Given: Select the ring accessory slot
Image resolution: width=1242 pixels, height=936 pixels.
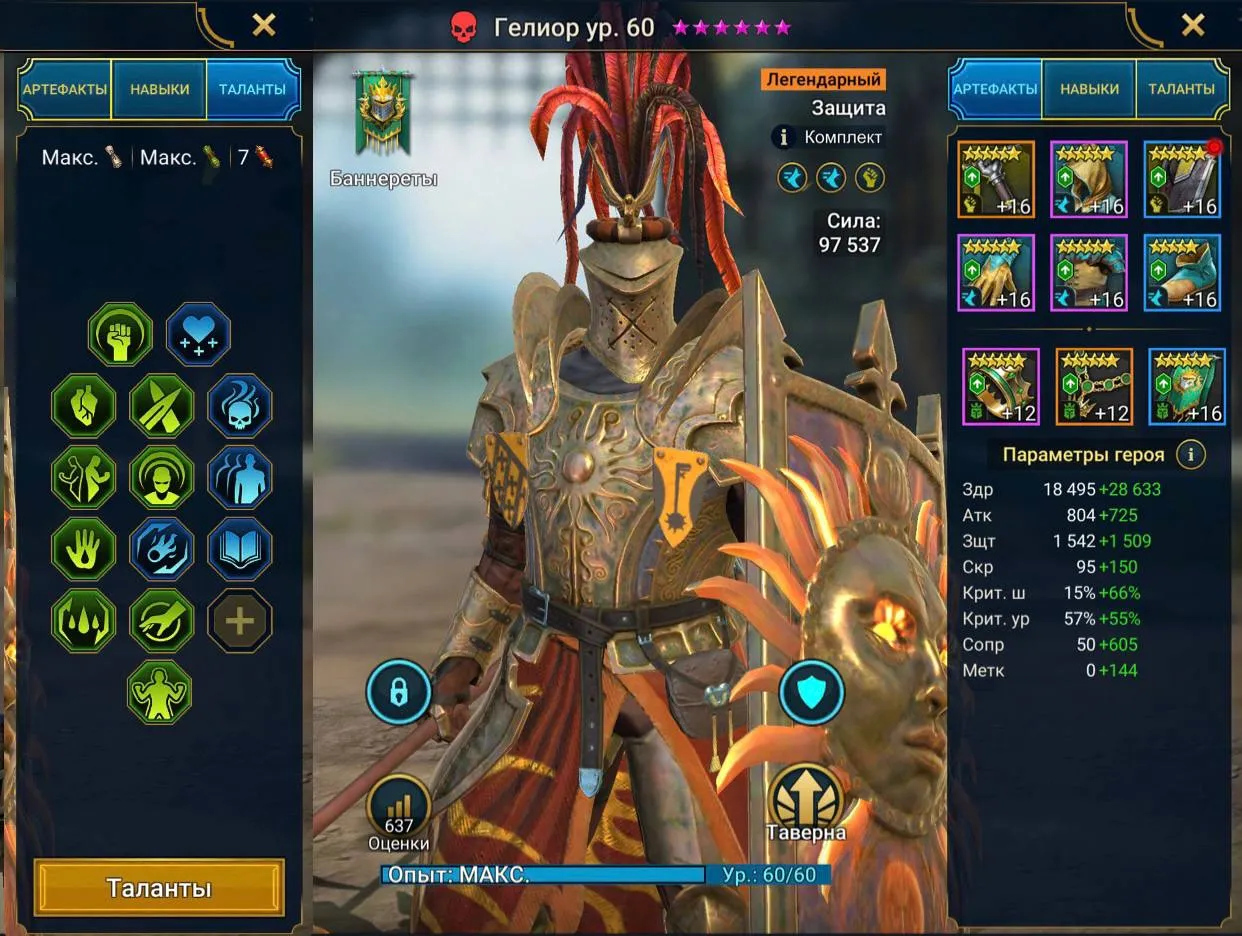Looking at the screenshot, I should 1000,386.
